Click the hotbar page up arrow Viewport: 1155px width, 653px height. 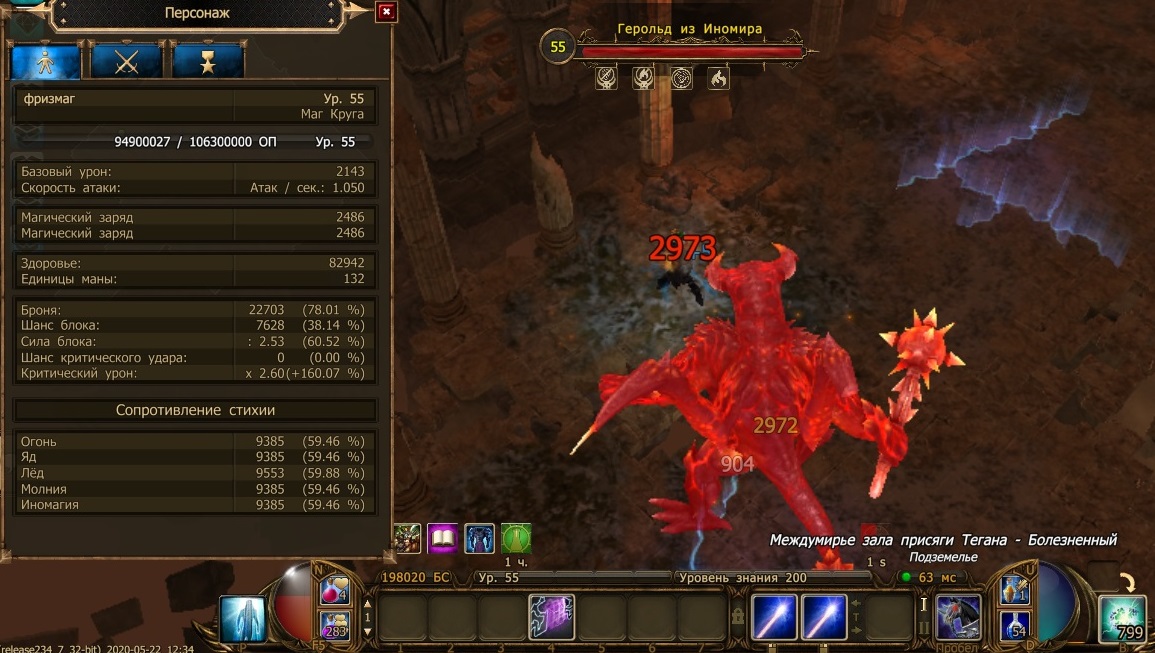(366, 603)
